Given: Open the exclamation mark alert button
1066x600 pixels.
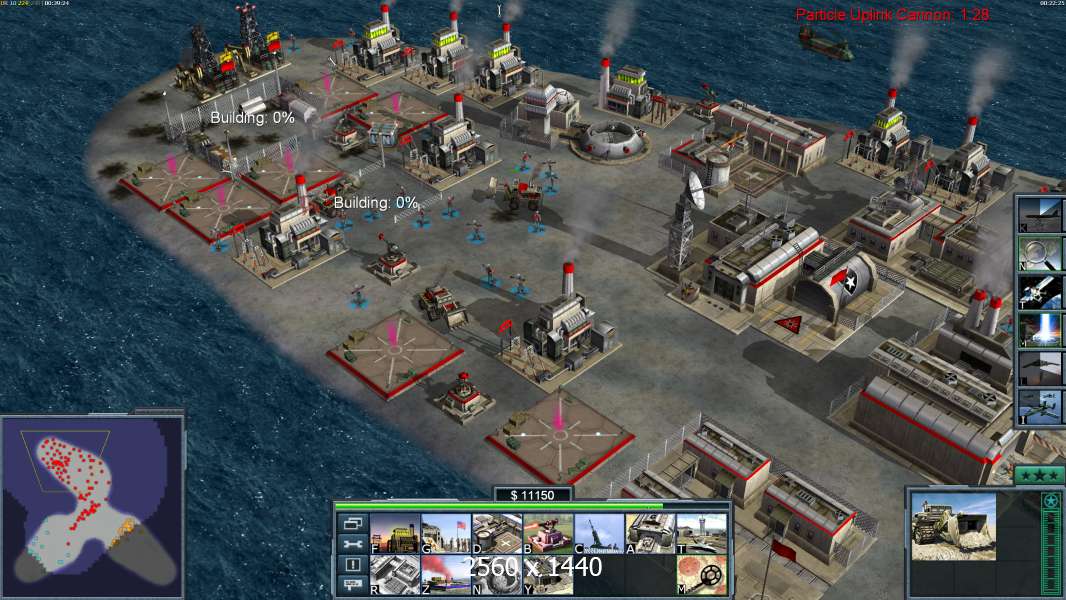Looking at the screenshot, I should tap(353, 565).
